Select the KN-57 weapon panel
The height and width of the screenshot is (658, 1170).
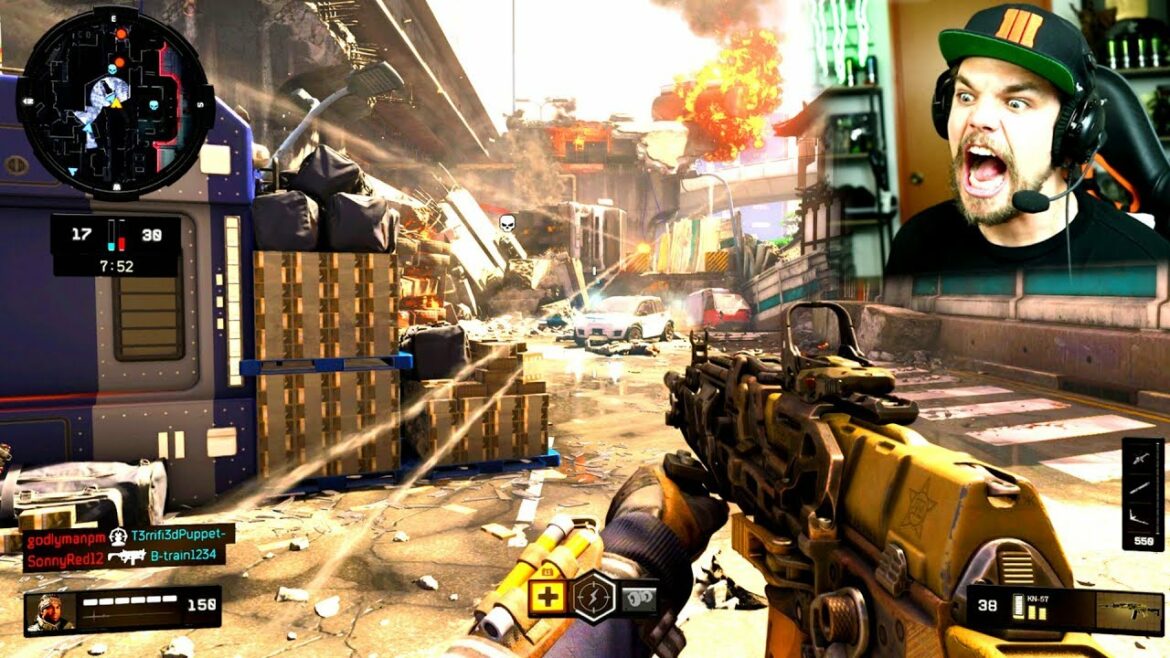(1065, 610)
